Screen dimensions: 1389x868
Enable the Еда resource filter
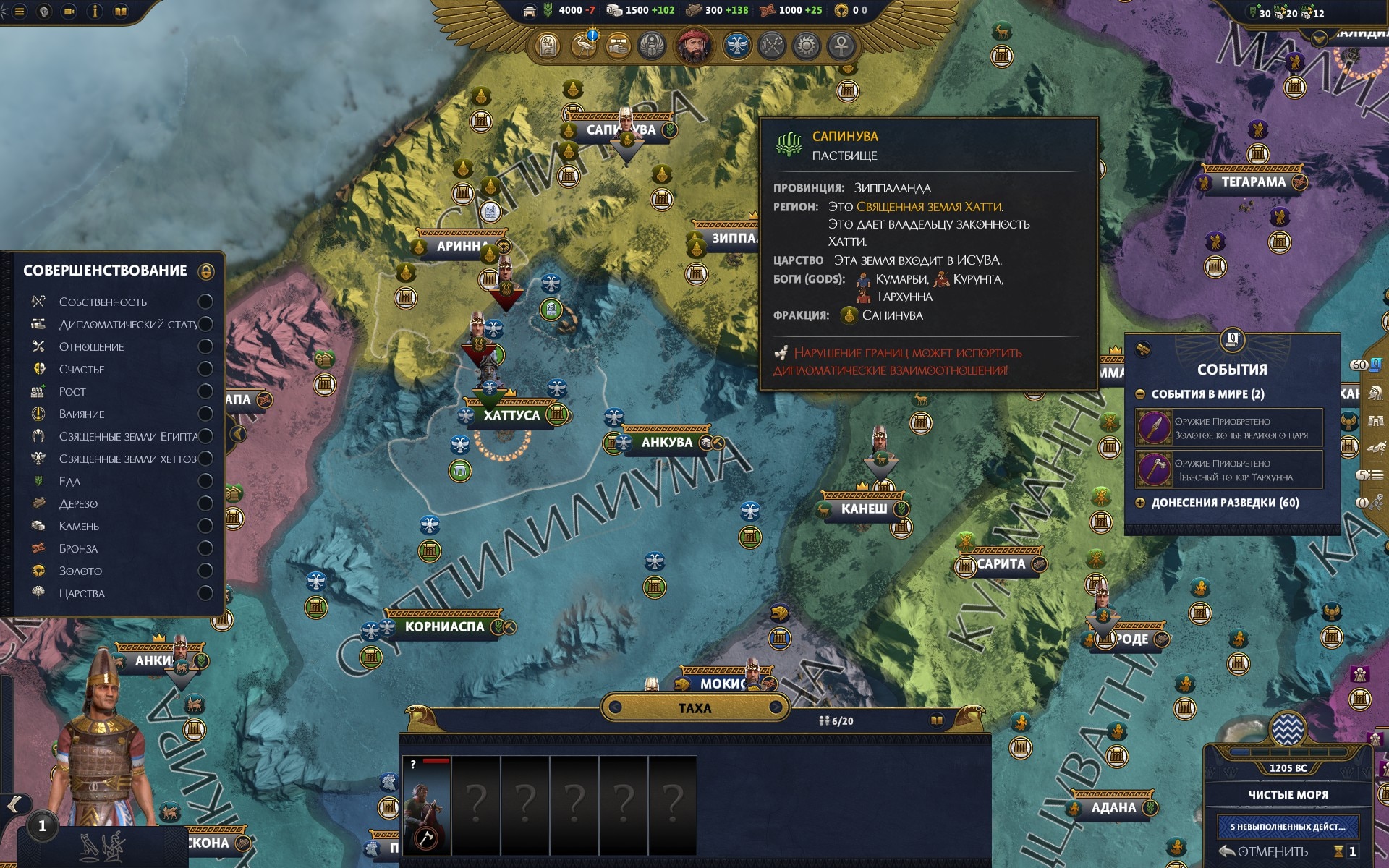[x=205, y=481]
